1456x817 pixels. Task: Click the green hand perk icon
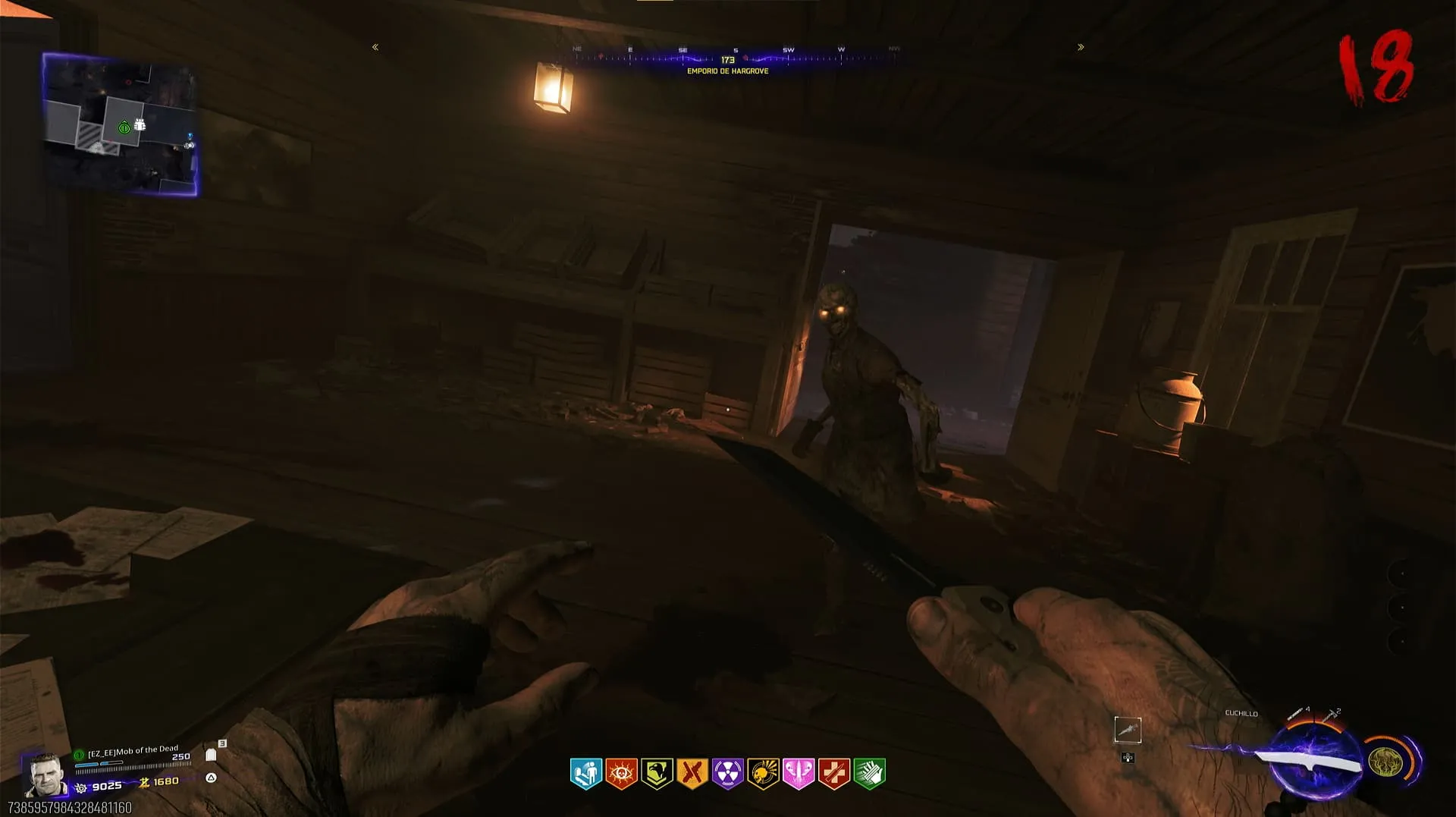pyautogui.click(x=869, y=774)
